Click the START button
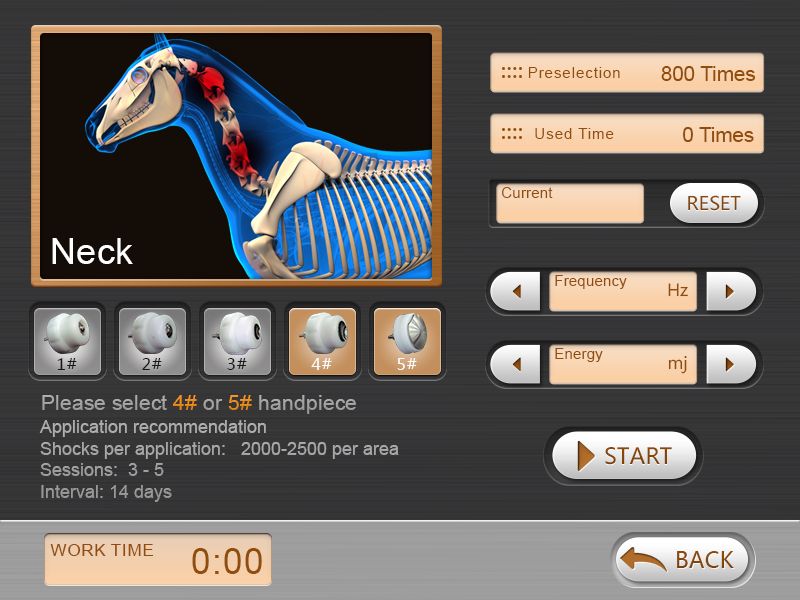This screenshot has height=600, width=800. tap(624, 456)
